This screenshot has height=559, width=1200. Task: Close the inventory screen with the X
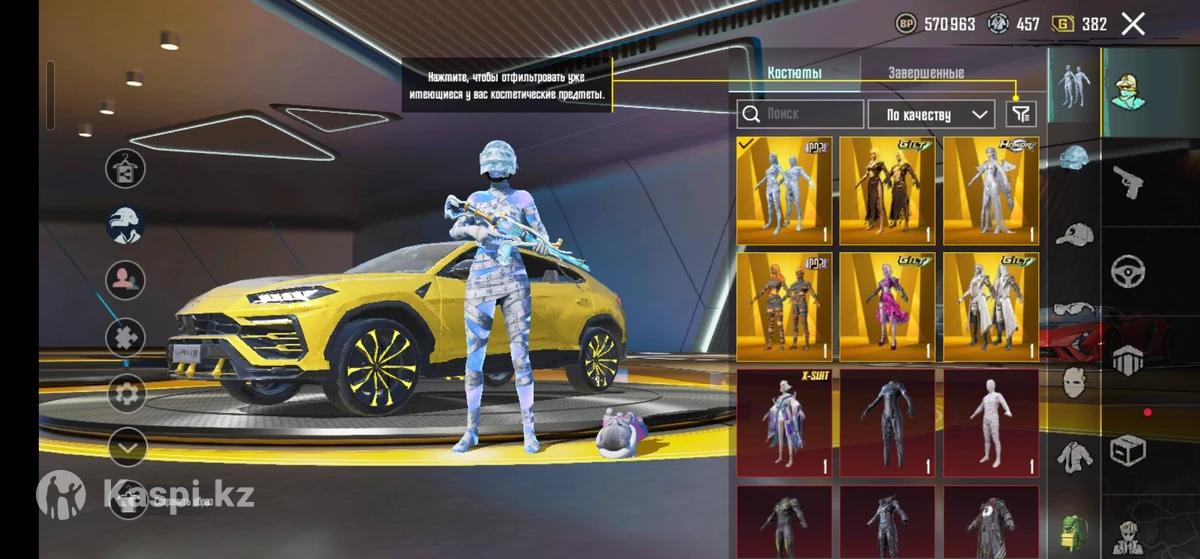[x=1133, y=24]
